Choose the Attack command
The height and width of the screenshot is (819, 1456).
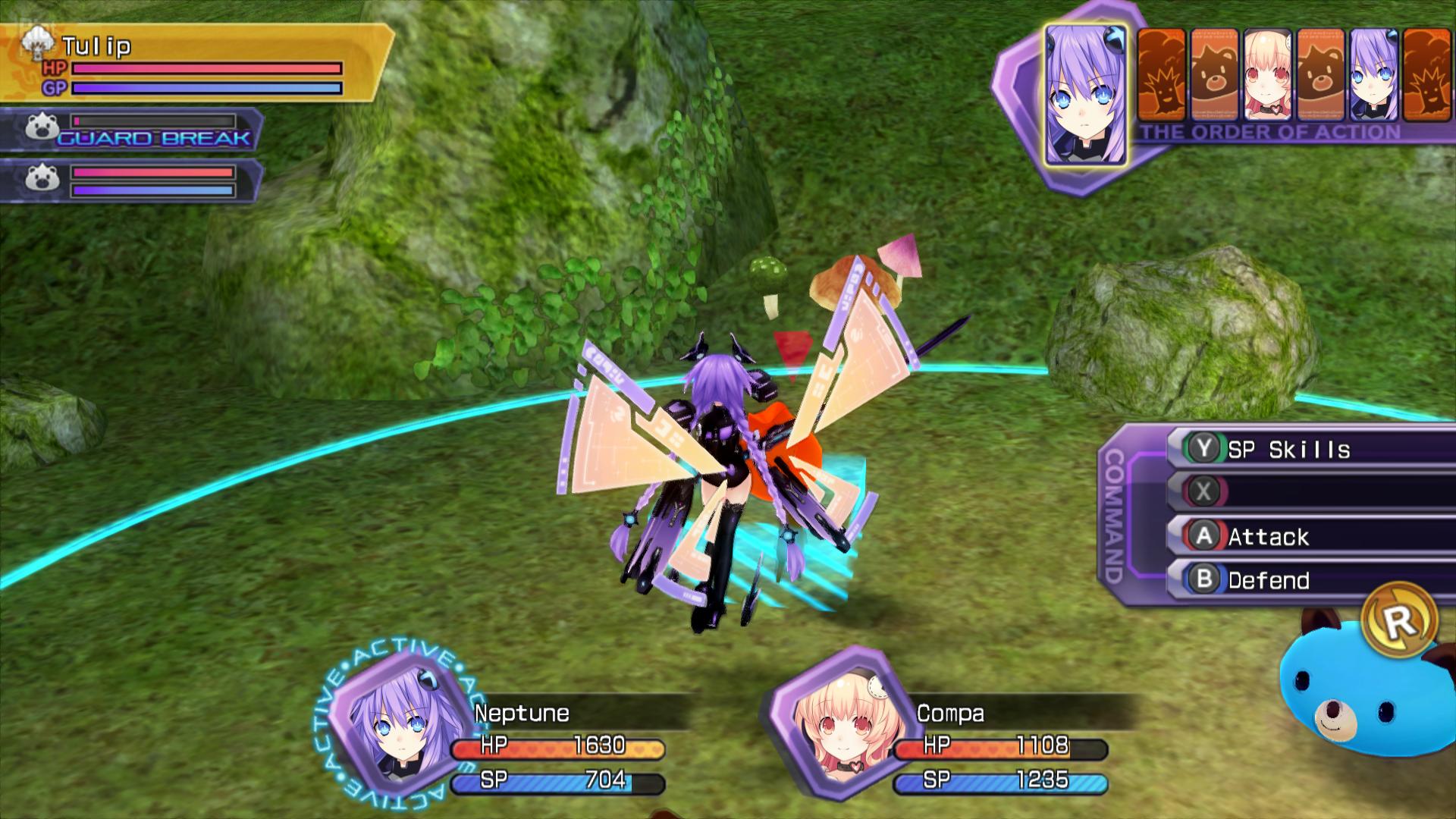tap(1308, 536)
